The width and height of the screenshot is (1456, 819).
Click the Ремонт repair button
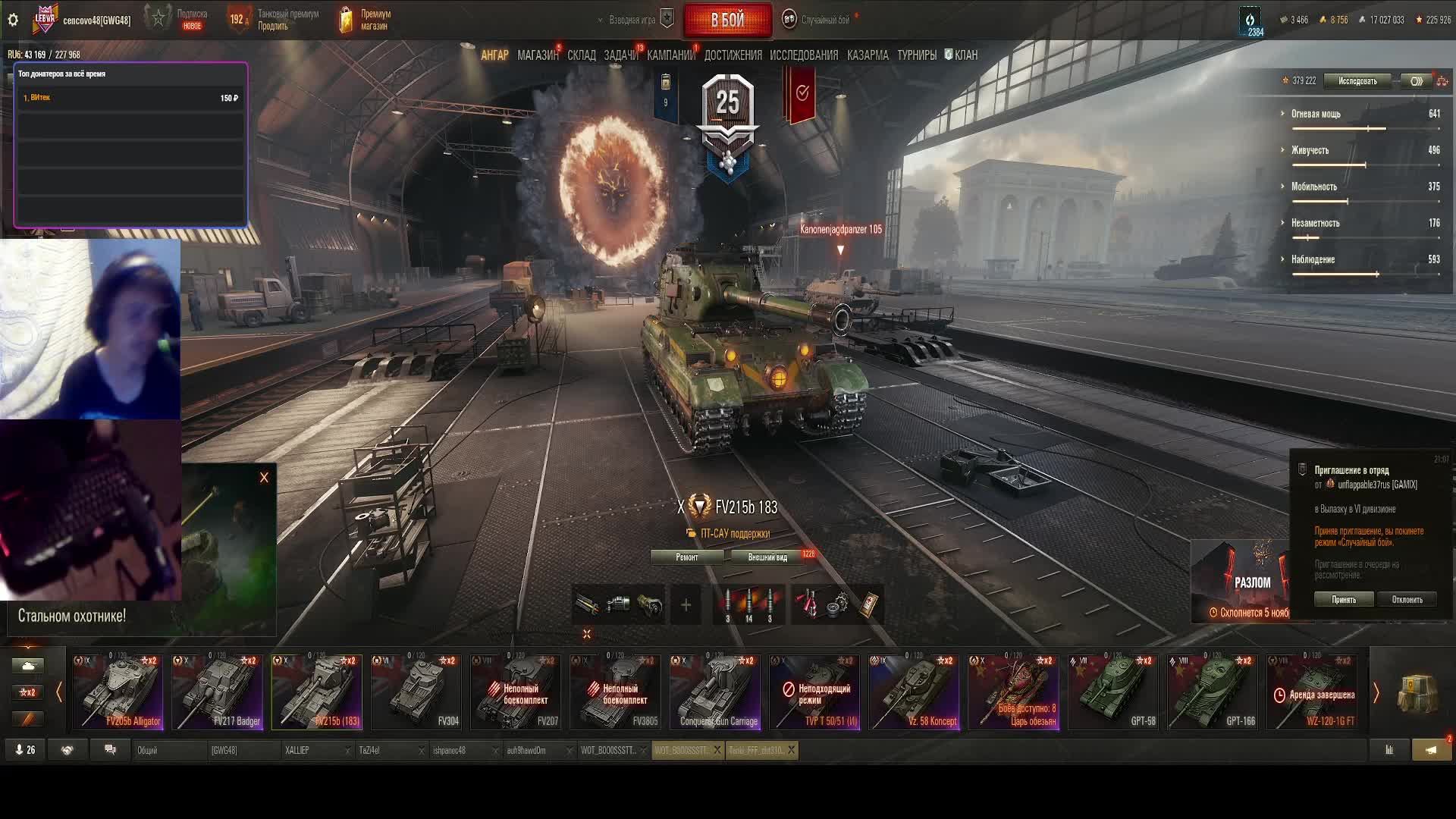pos(687,557)
